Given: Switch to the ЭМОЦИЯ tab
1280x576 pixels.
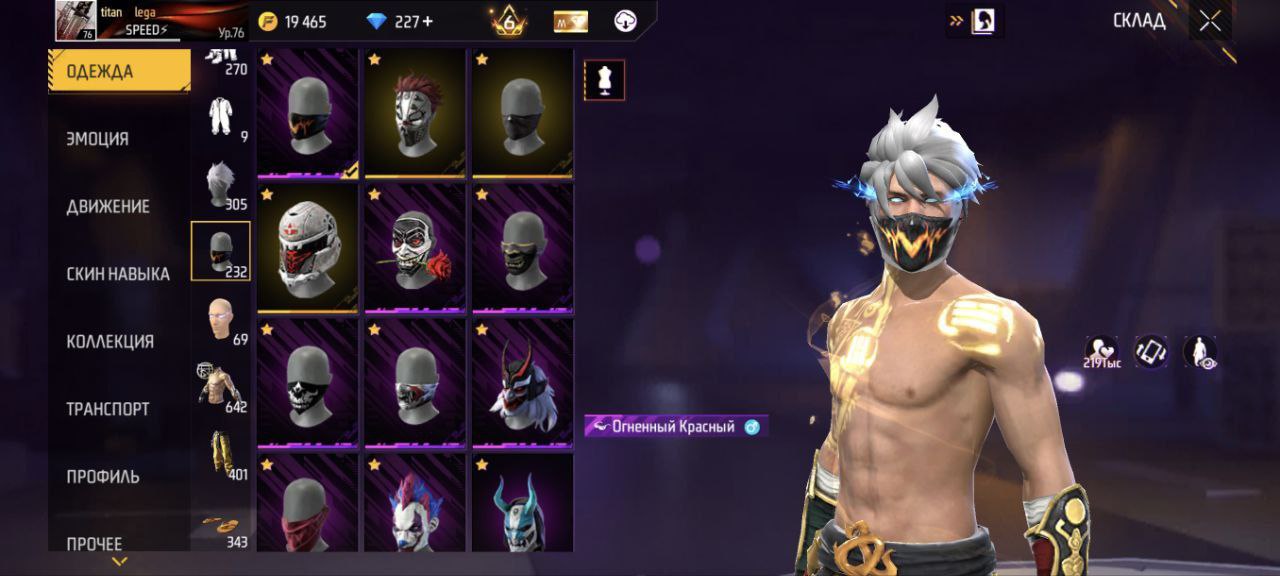Looking at the screenshot, I should [x=98, y=139].
